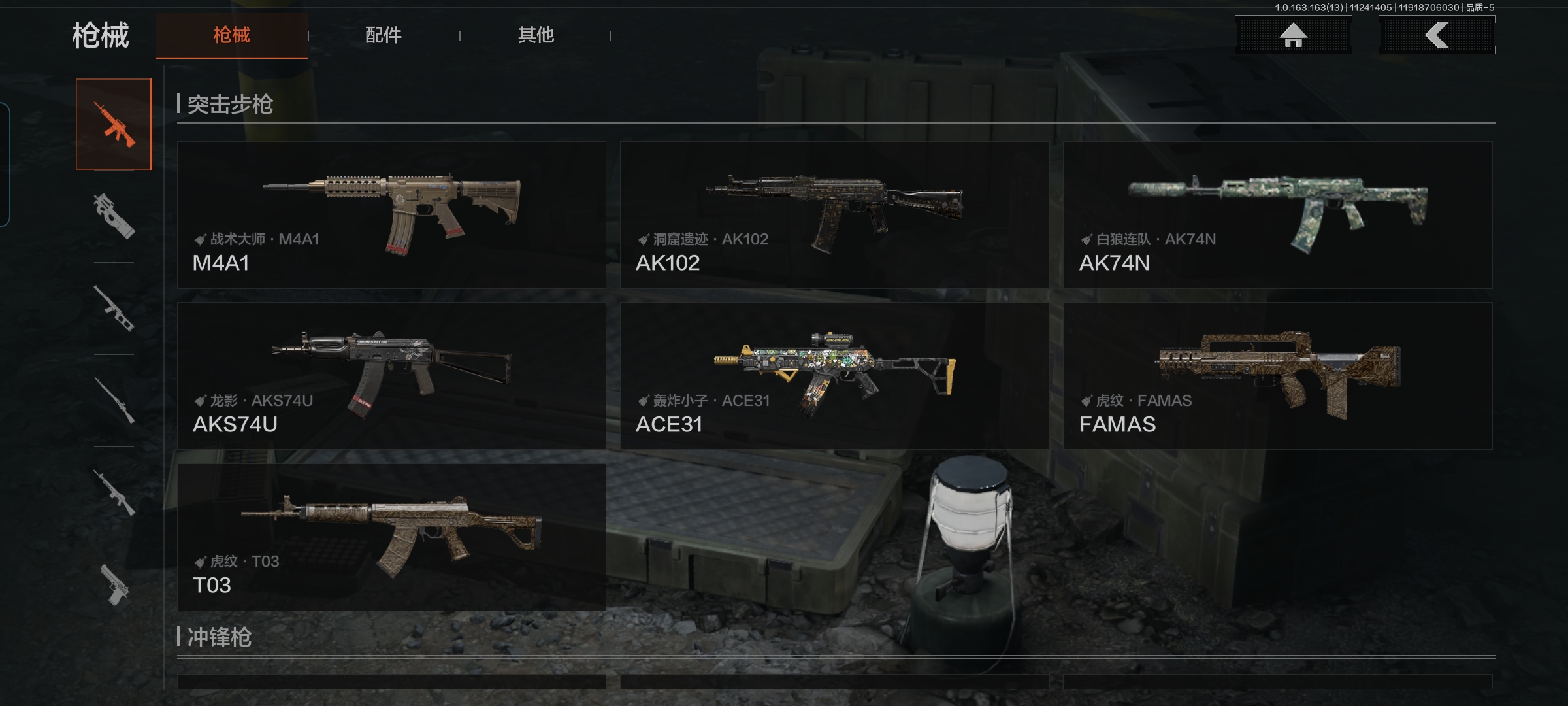Image resolution: width=1568 pixels, height=706 pixels.
Task: Click the back arrow button
Action: [x=1437, y=35]
